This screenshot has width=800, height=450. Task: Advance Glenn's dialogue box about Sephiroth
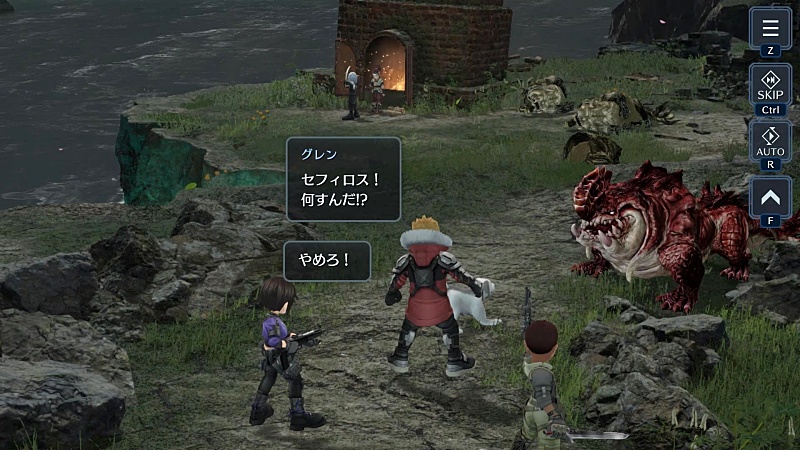343,180
